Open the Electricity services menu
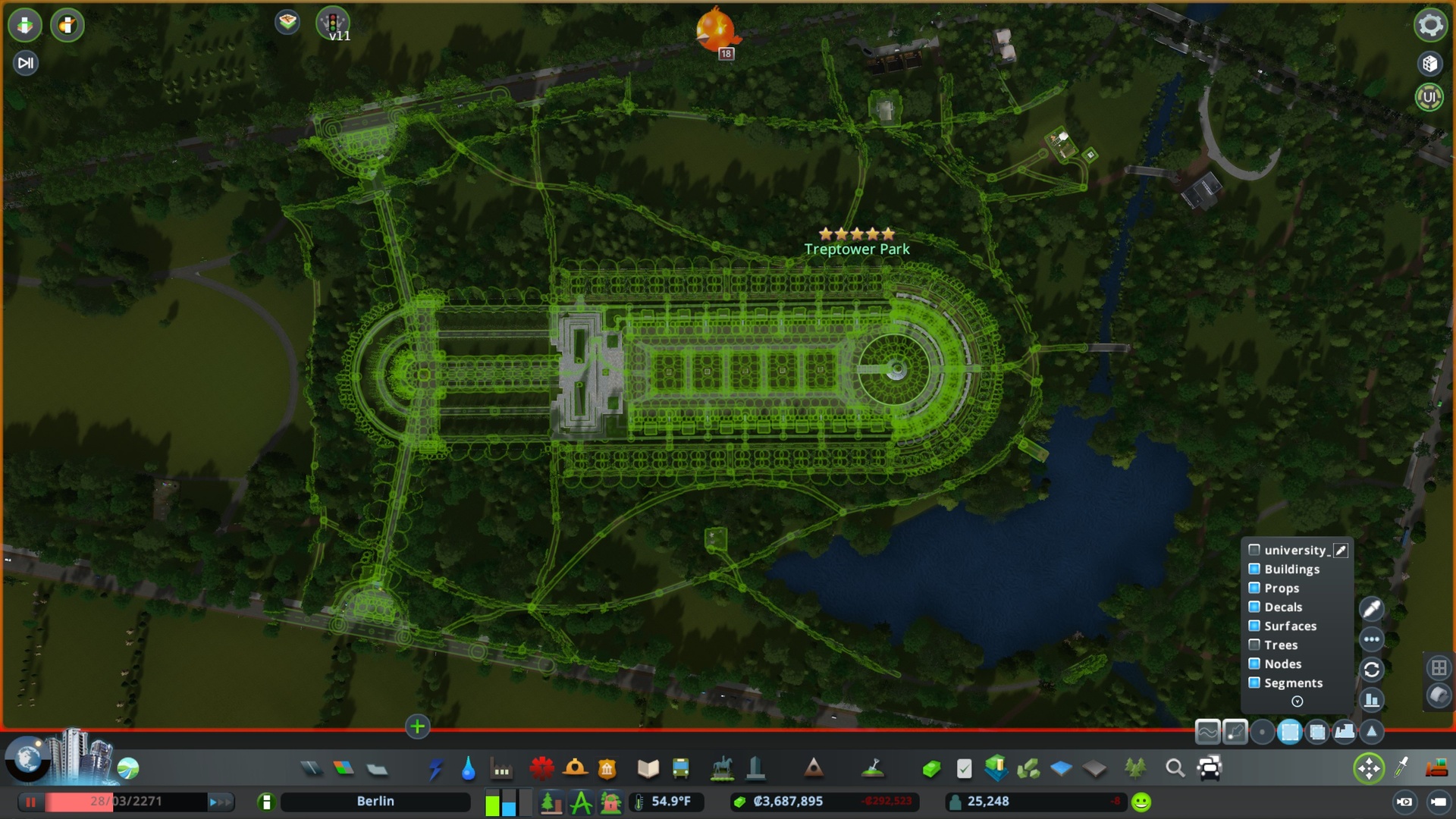1456x819 pixels. (x=435, y=767)
